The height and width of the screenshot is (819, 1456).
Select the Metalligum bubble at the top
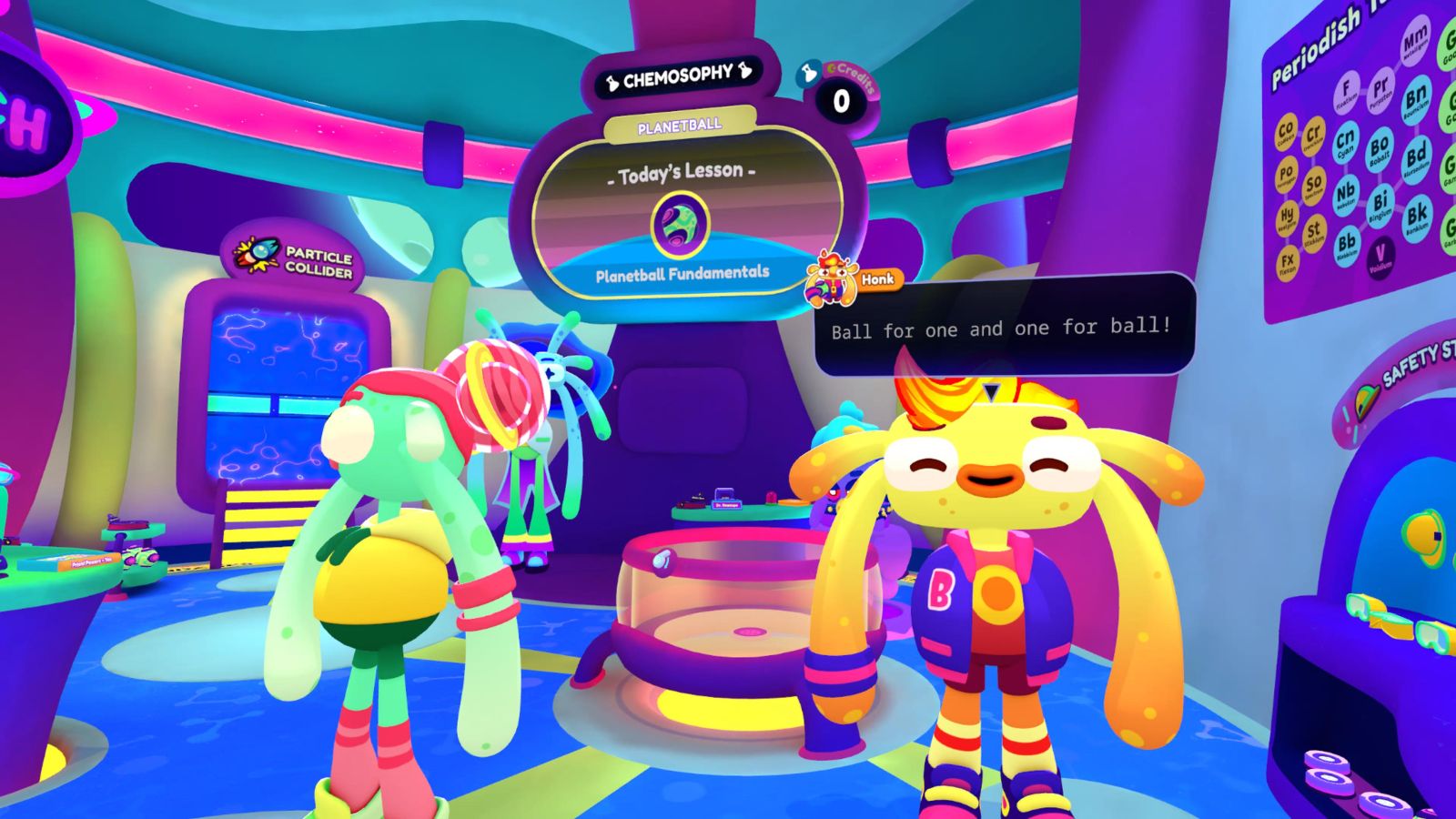[1414, 41]
